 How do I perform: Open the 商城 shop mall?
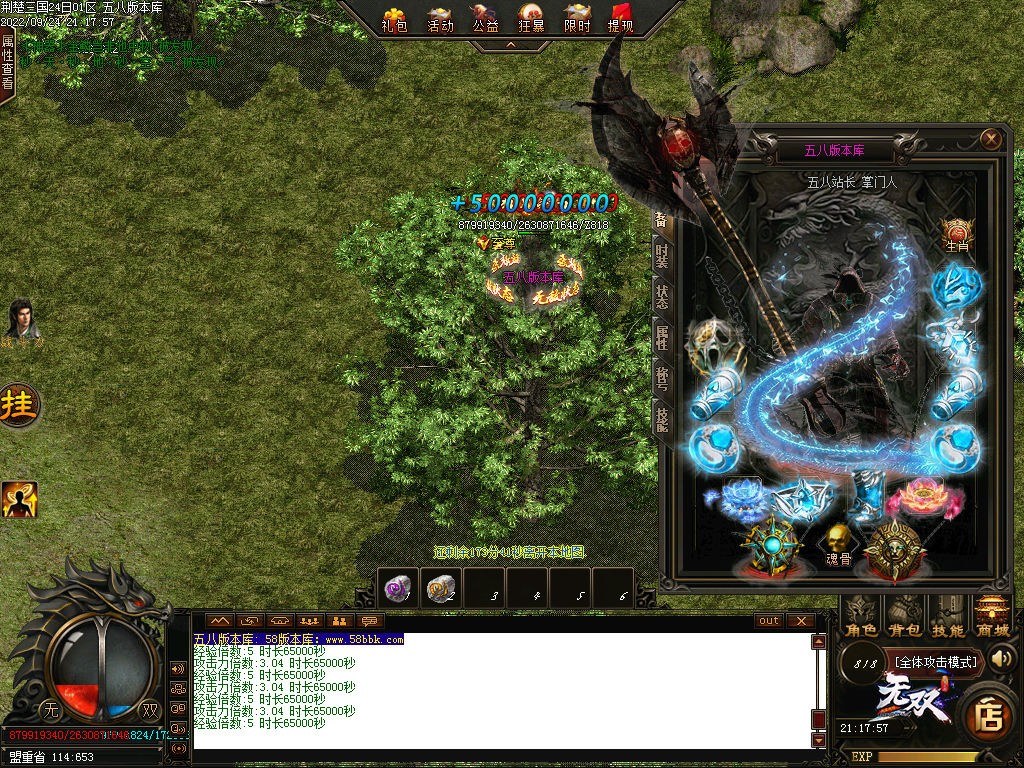tap(991, 617)
